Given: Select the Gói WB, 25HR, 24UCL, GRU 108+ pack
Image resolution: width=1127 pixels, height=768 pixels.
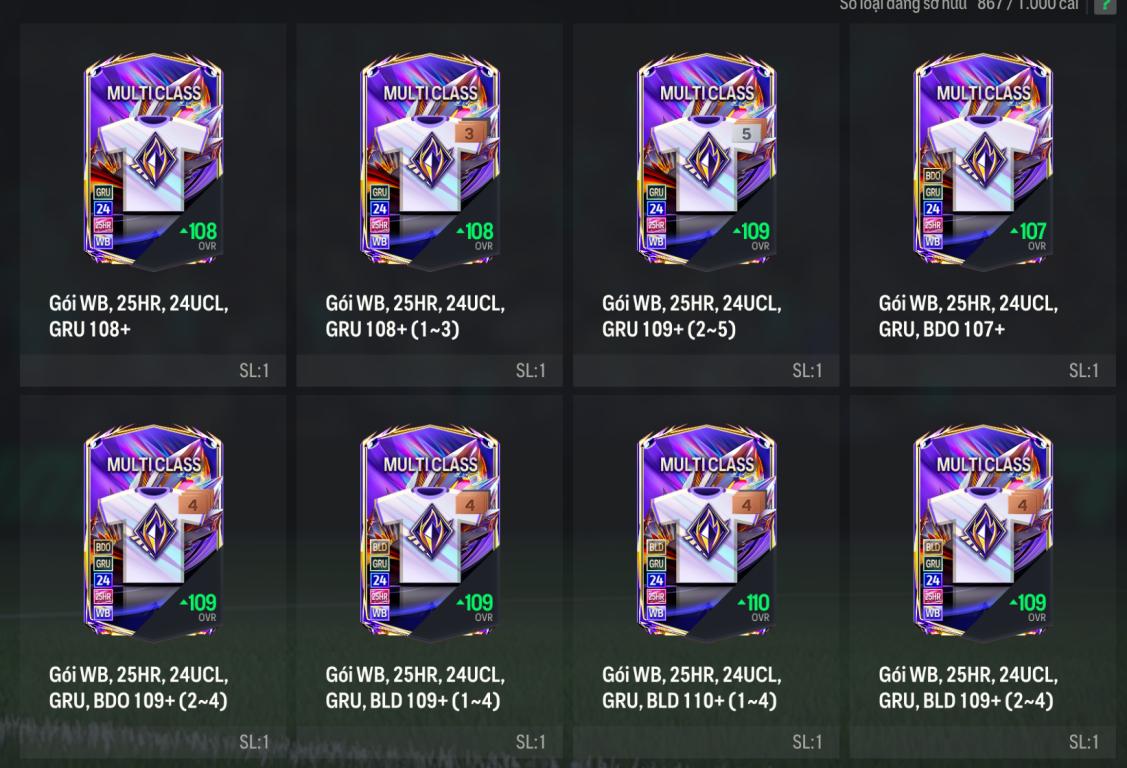Looking at the screenshot, I should [153, 160].
